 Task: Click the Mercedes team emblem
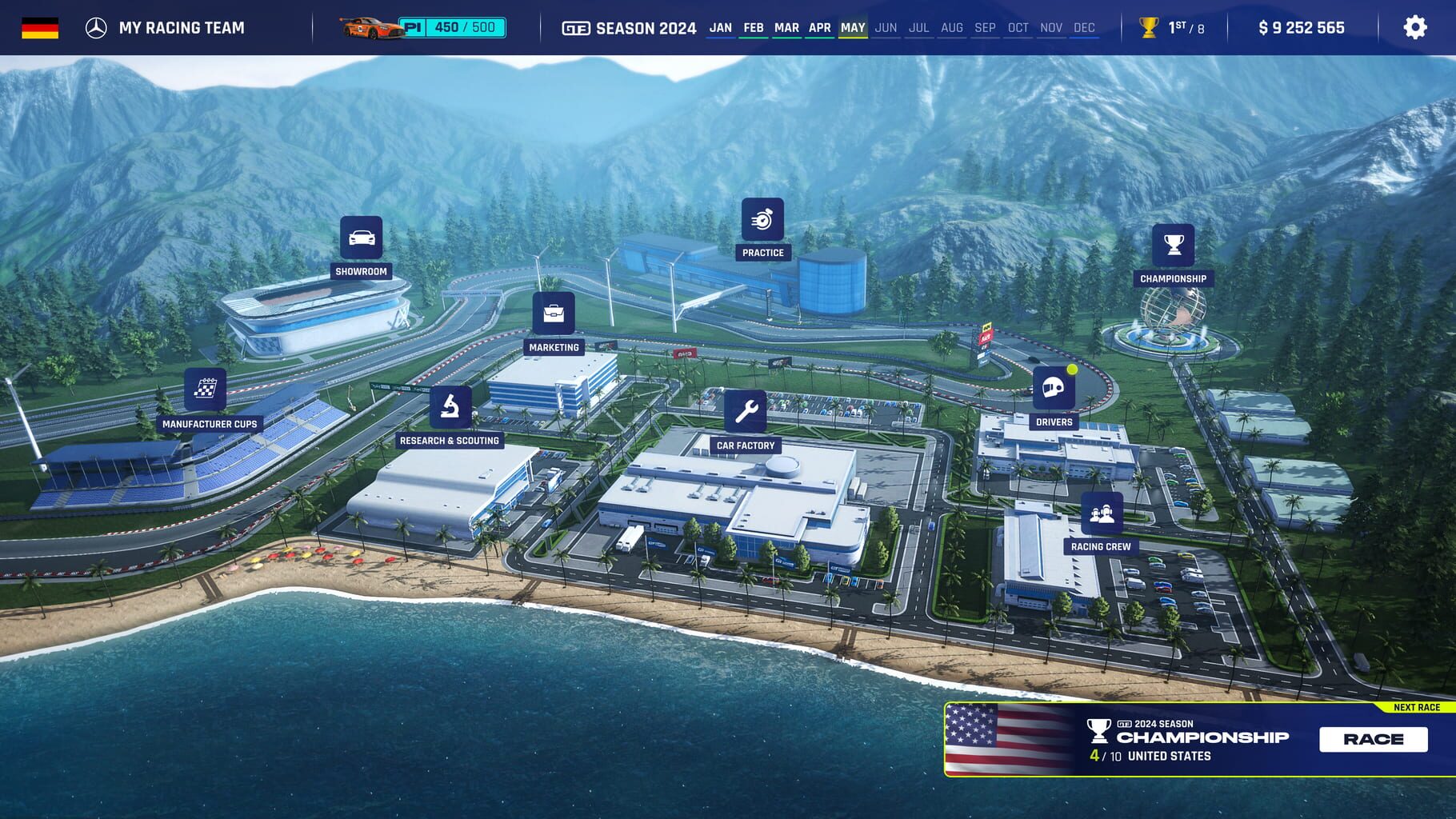click(97, 26)
